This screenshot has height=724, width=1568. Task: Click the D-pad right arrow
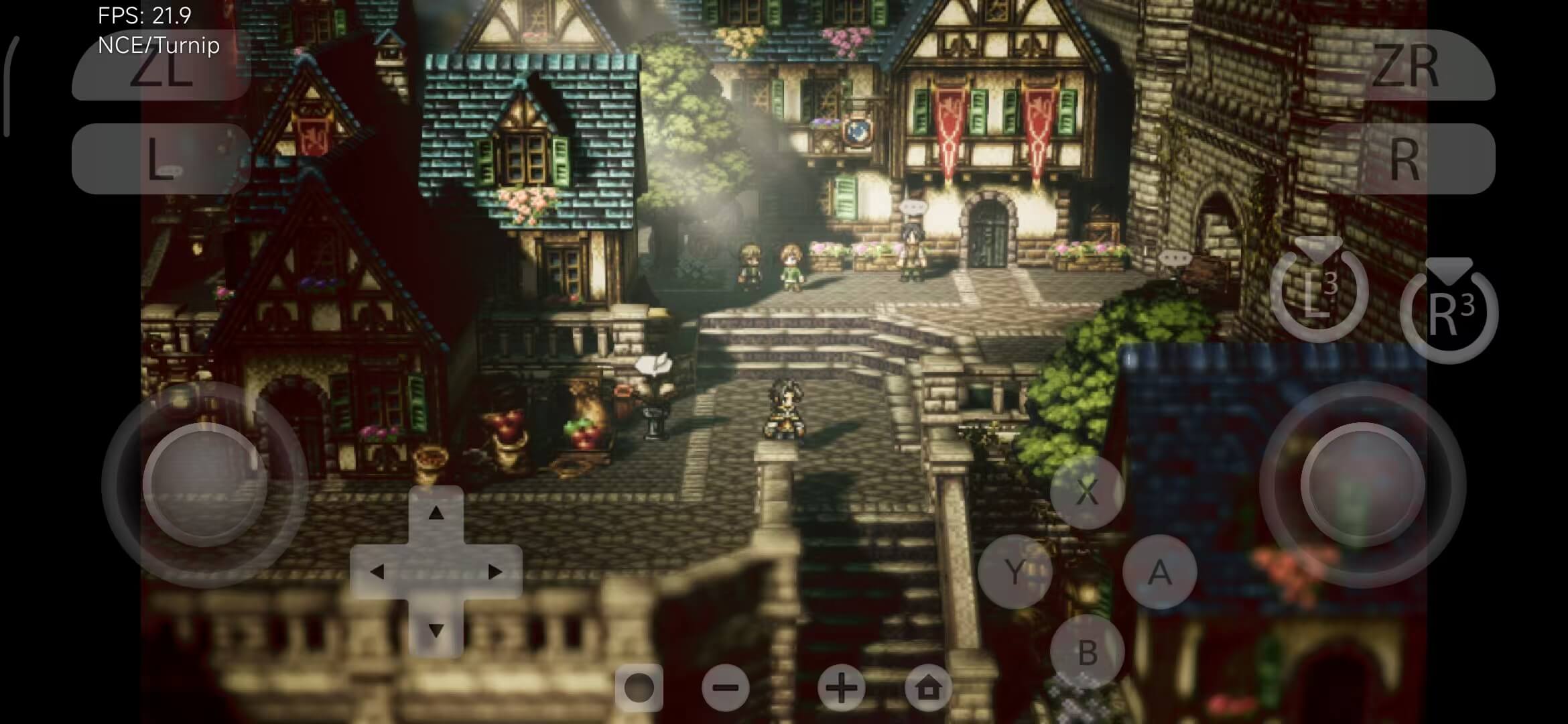pos(495,572)
